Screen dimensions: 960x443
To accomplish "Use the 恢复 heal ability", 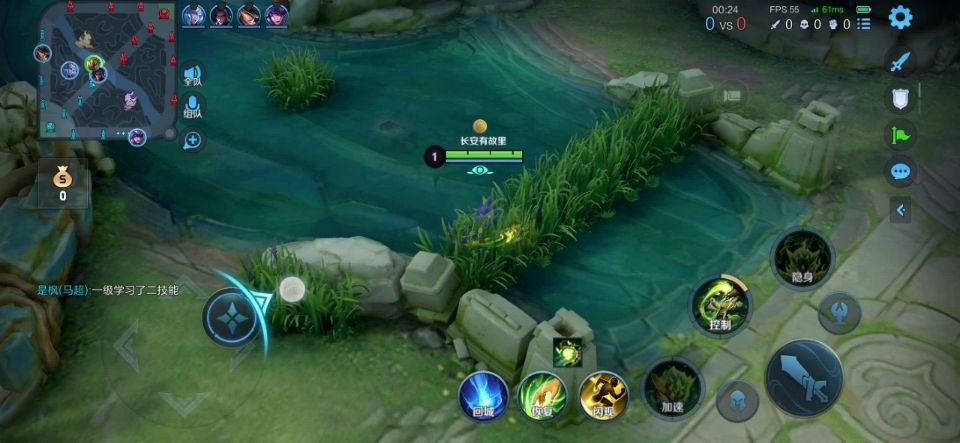I will (543, 395).
